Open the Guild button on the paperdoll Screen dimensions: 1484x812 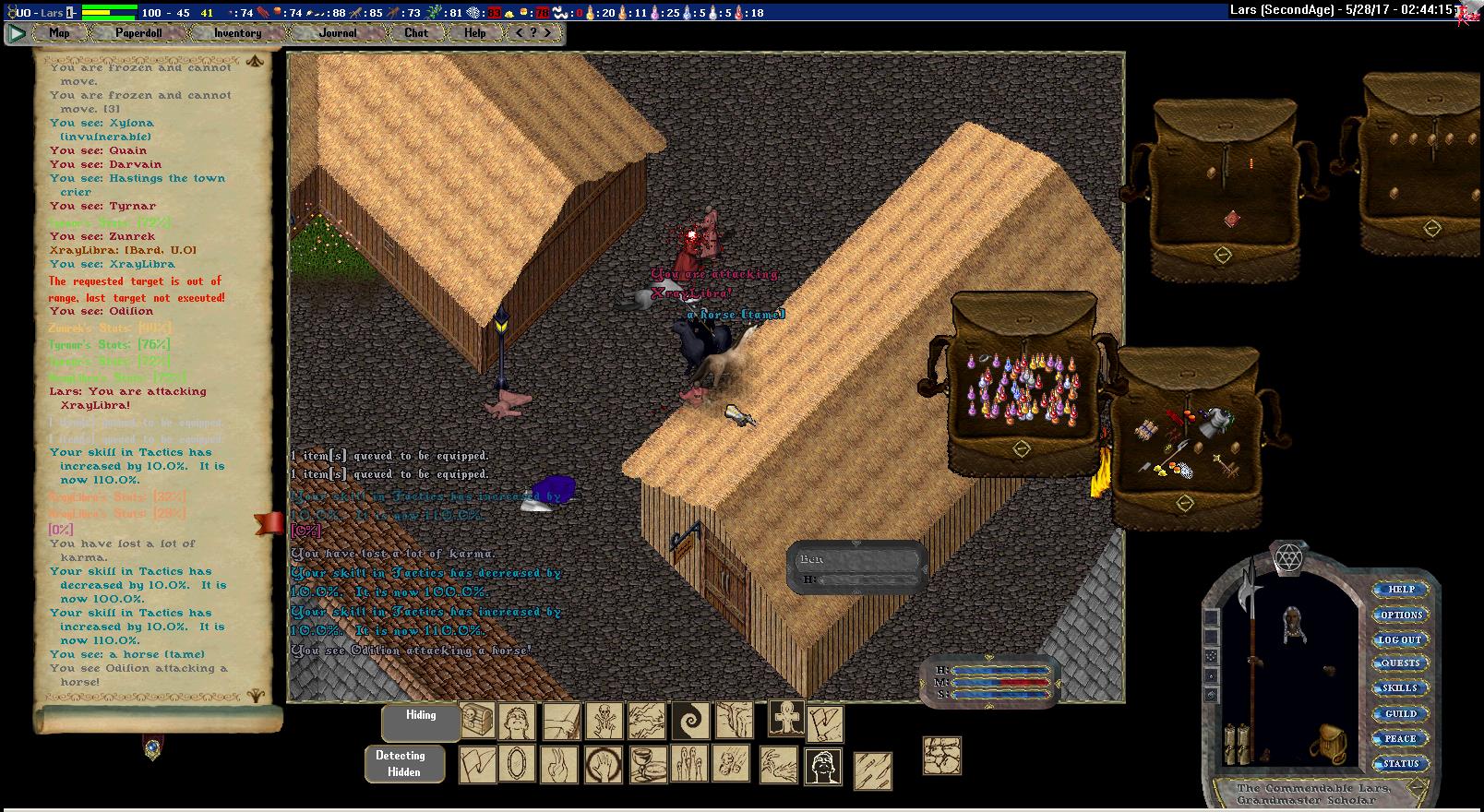point(1400,713)
